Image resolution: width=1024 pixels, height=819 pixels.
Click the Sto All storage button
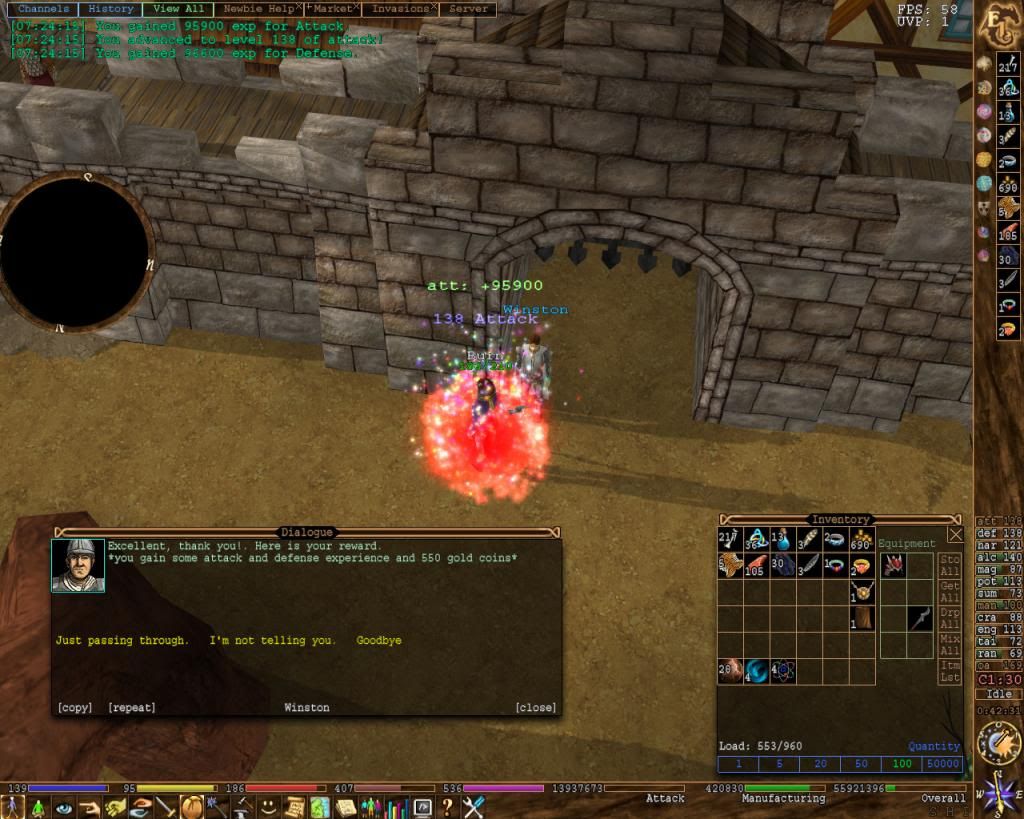950,565
